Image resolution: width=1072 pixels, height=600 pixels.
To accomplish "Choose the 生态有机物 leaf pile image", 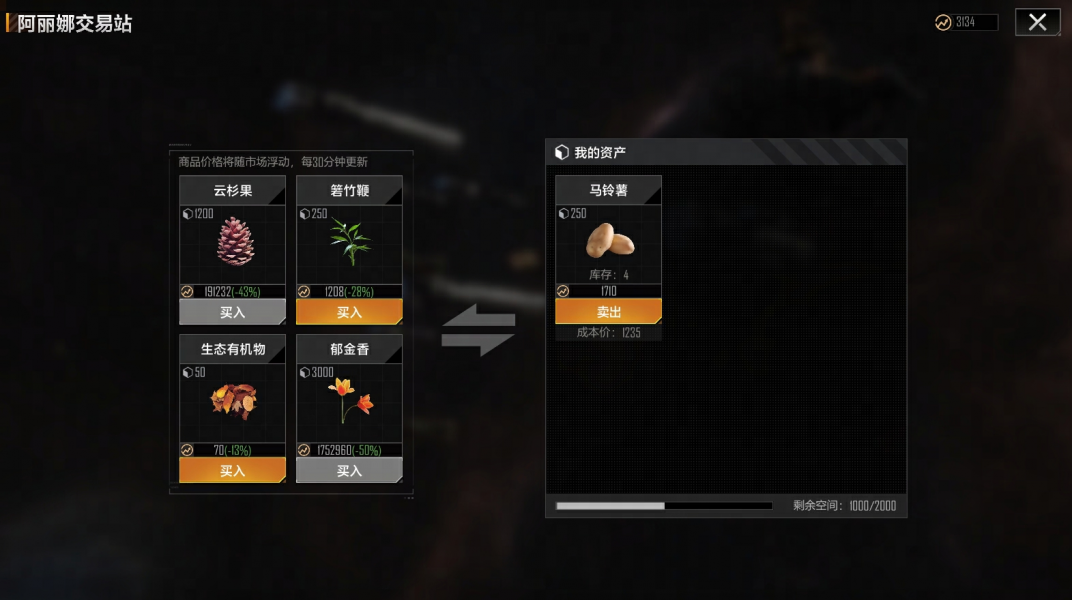I will coord(233,401).
